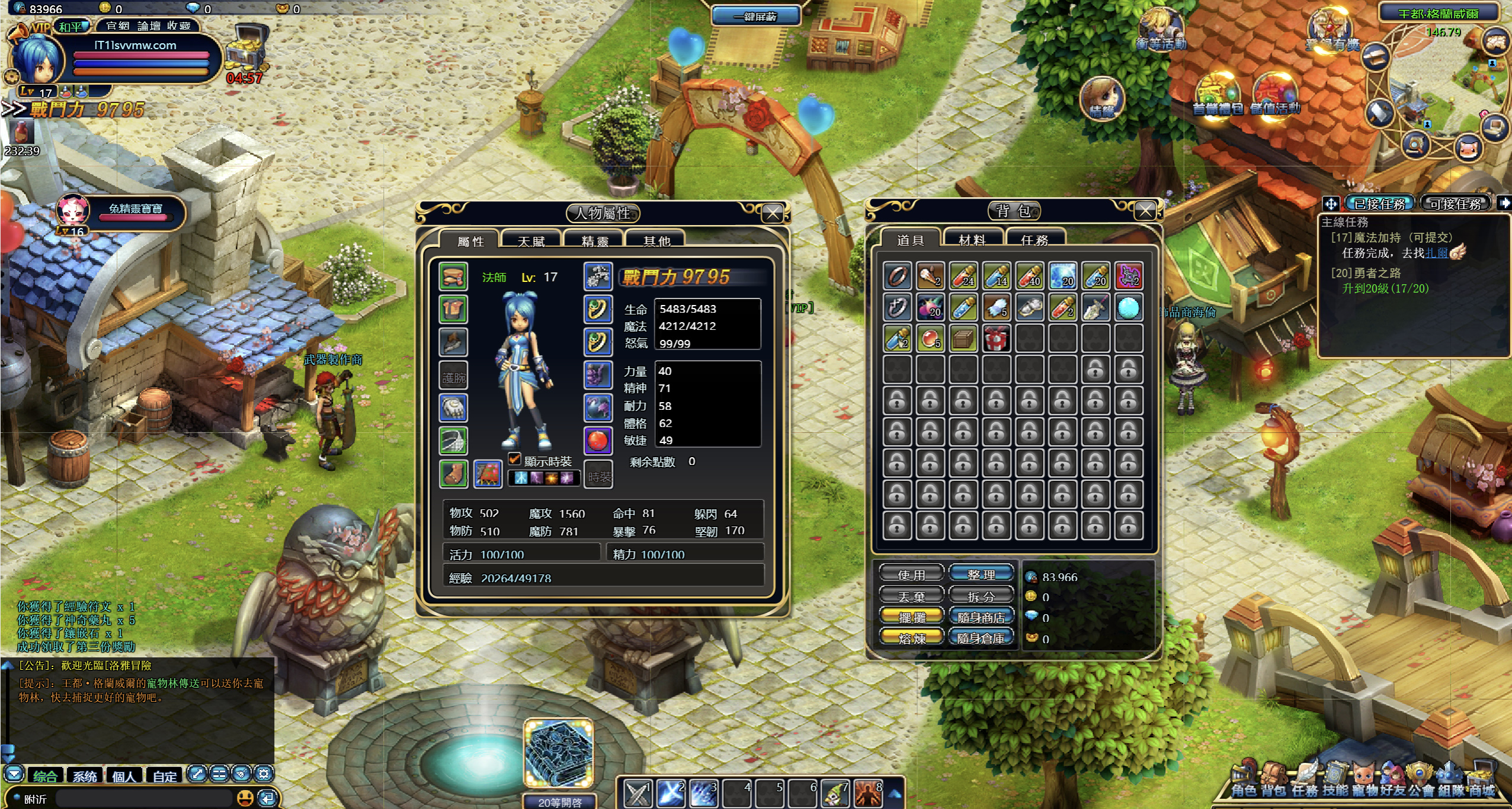The width and height of the screenshot is (1512, 809).
Task: Click the 熔煉 smelting button
Action: [911, 638]
